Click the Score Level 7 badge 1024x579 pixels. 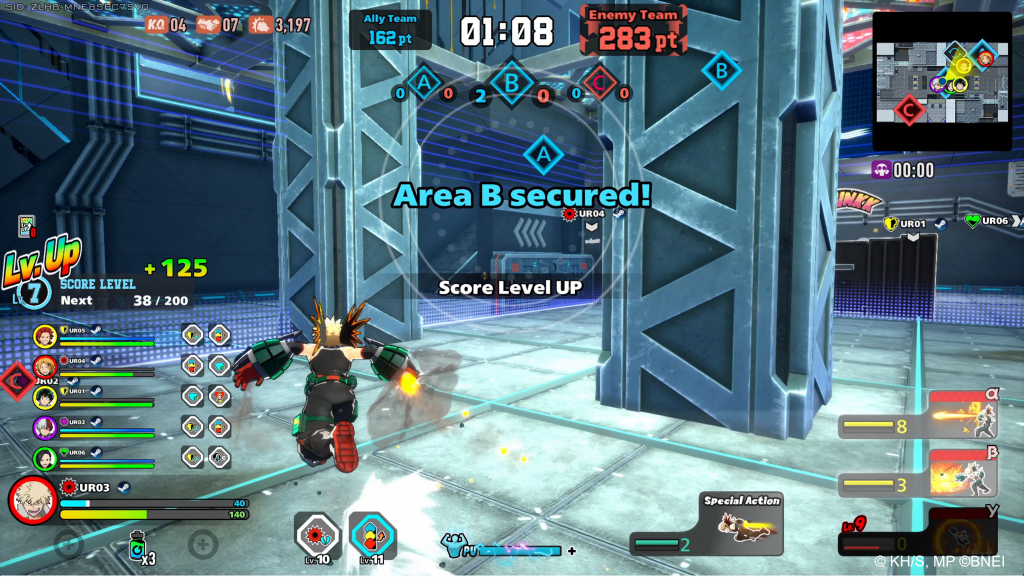33,291
